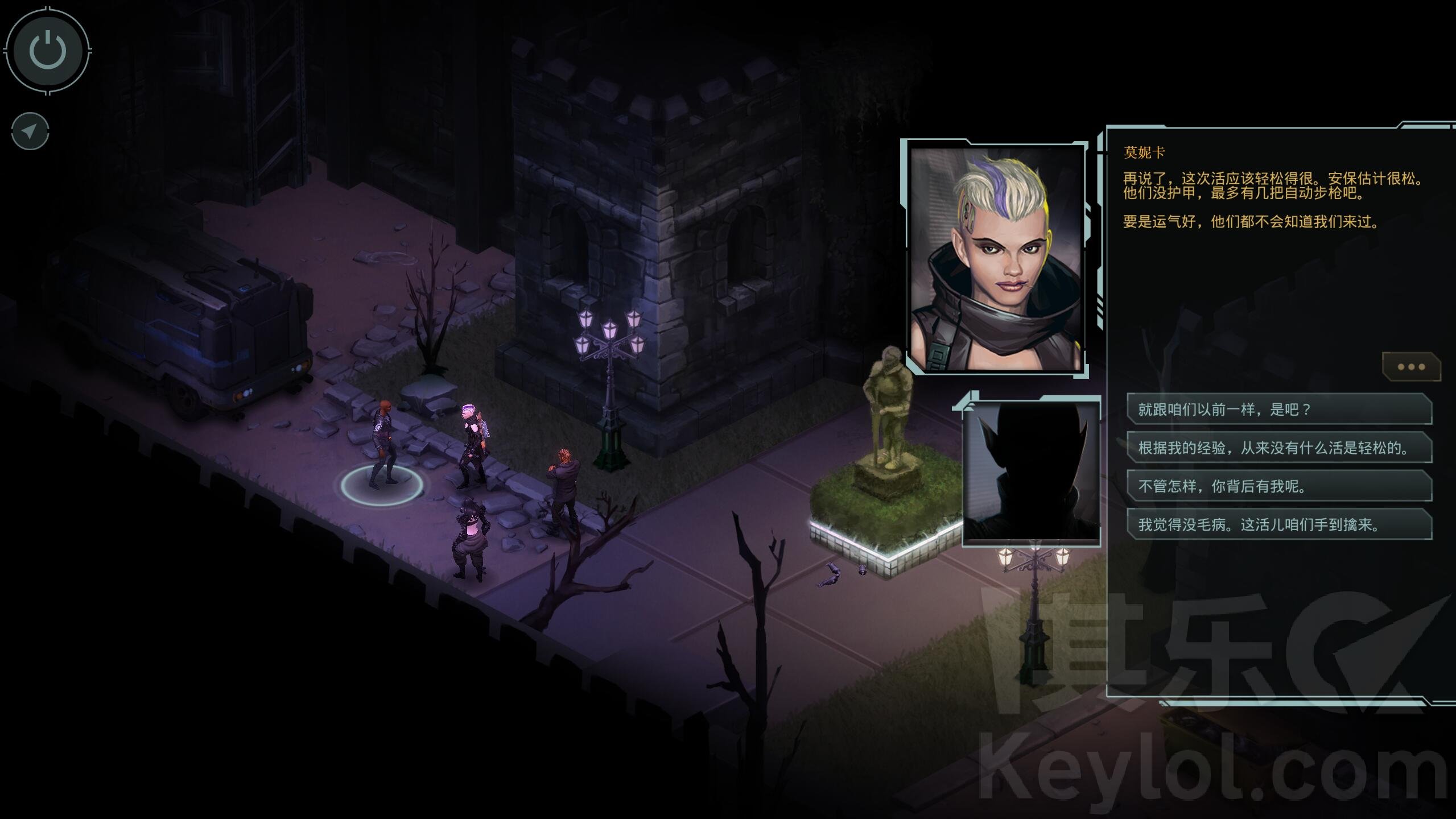Pick reply "不管怎样，你背后有我呢。"
The width and height of the screenshot is (1456, 819).
click(x=1278, y=486)
